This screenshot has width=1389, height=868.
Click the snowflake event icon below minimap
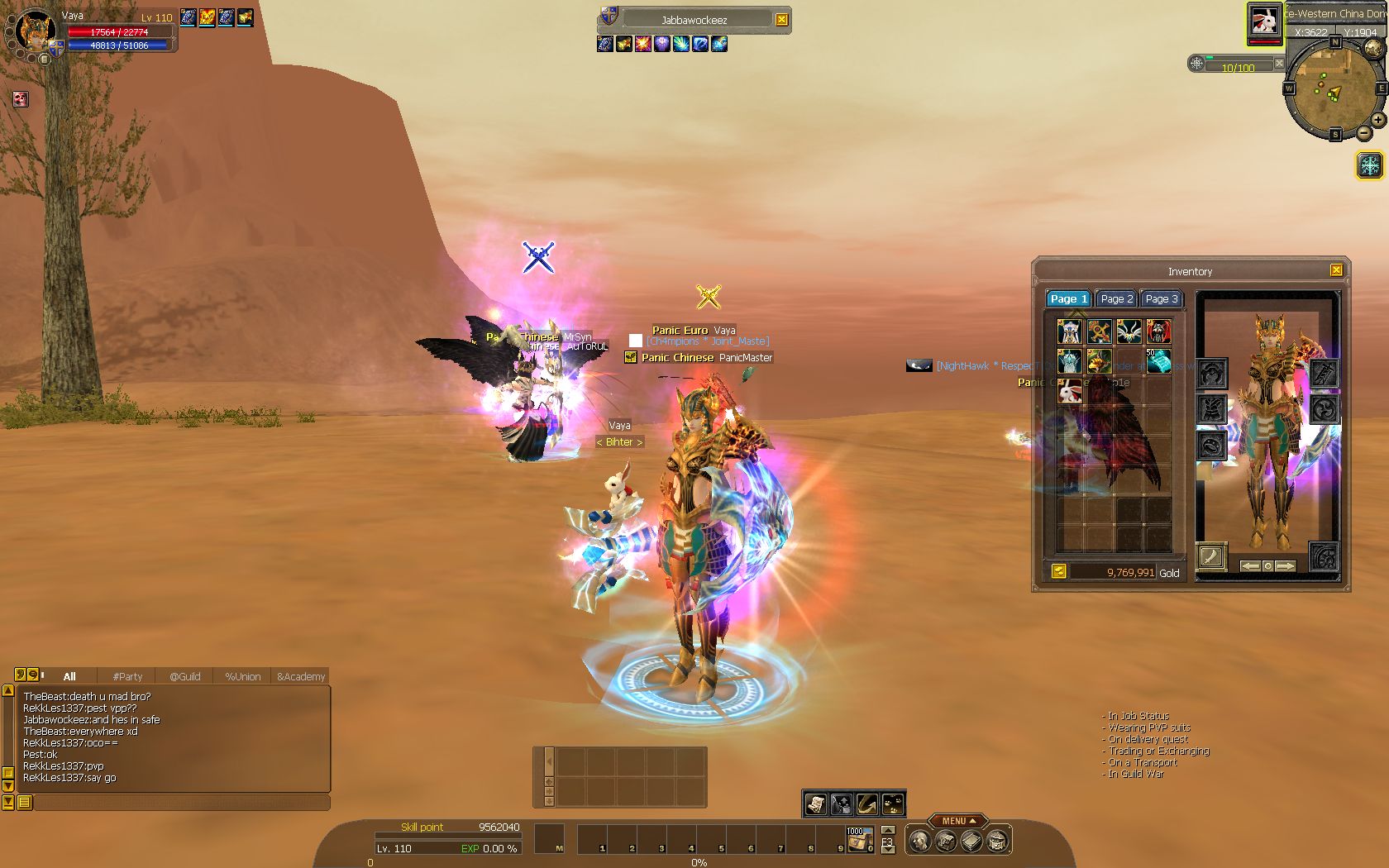[1370, 165]
